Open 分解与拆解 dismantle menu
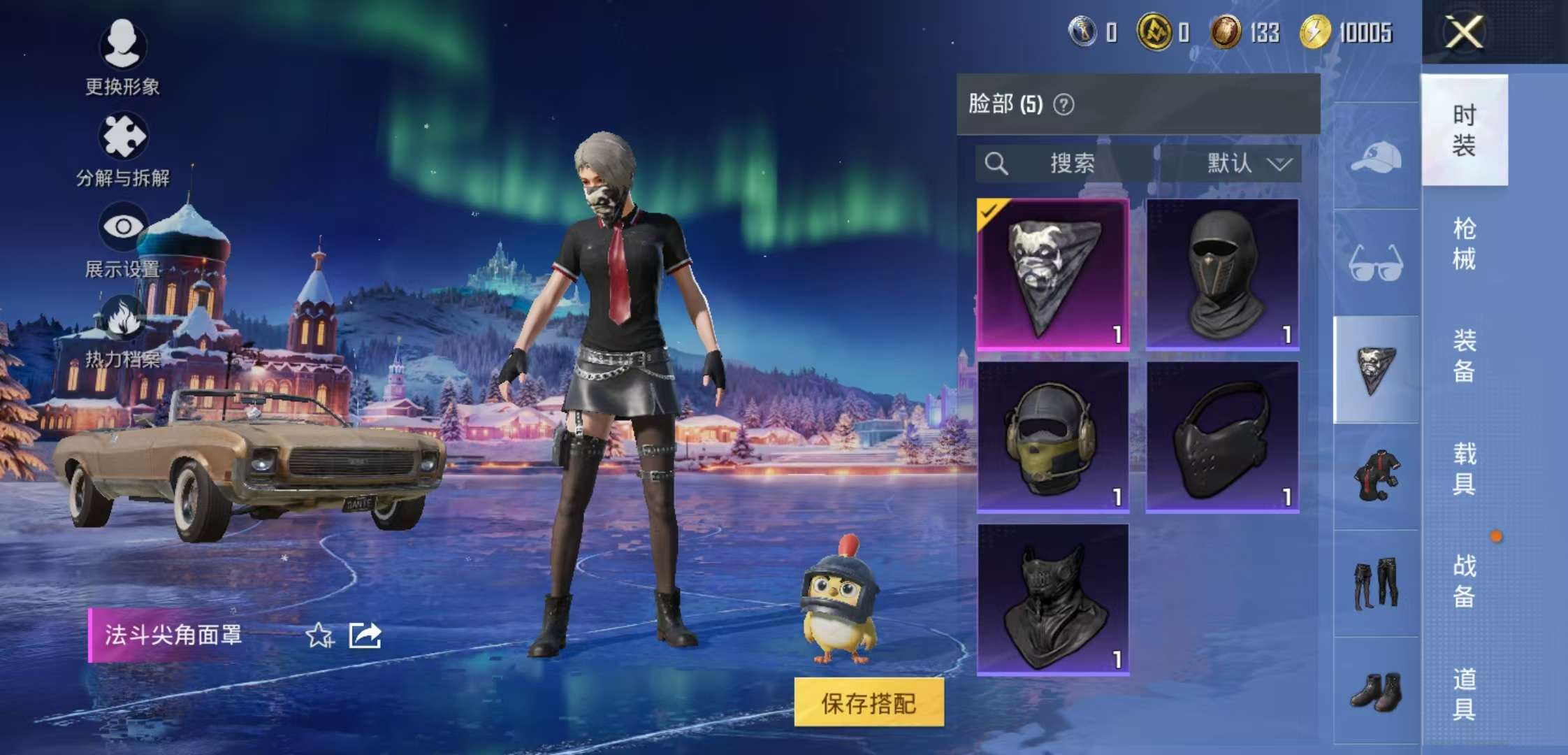 (123, 149)
